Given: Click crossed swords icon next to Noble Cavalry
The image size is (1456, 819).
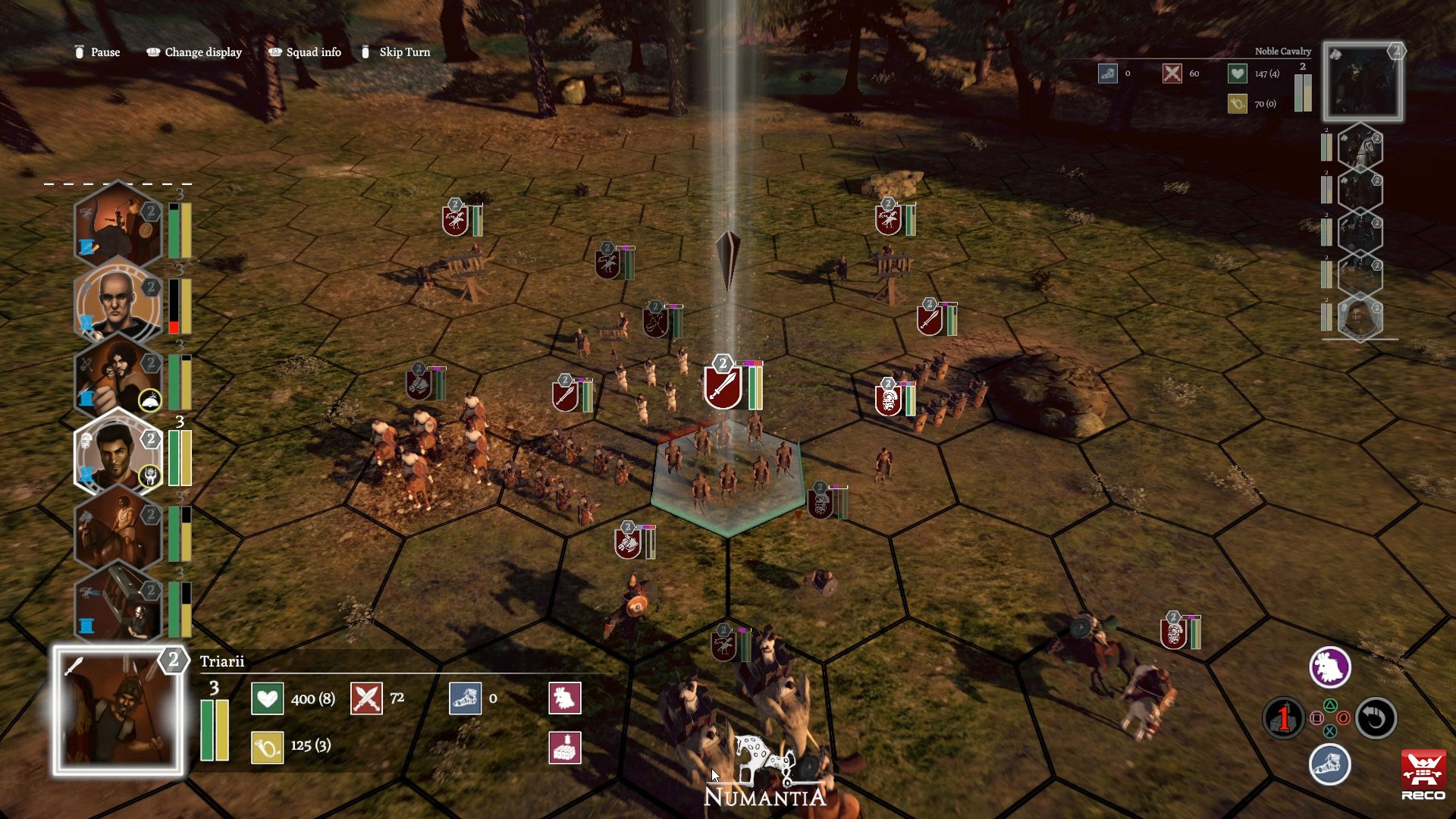Looking at the screenshot, I should pos(1172,74).
